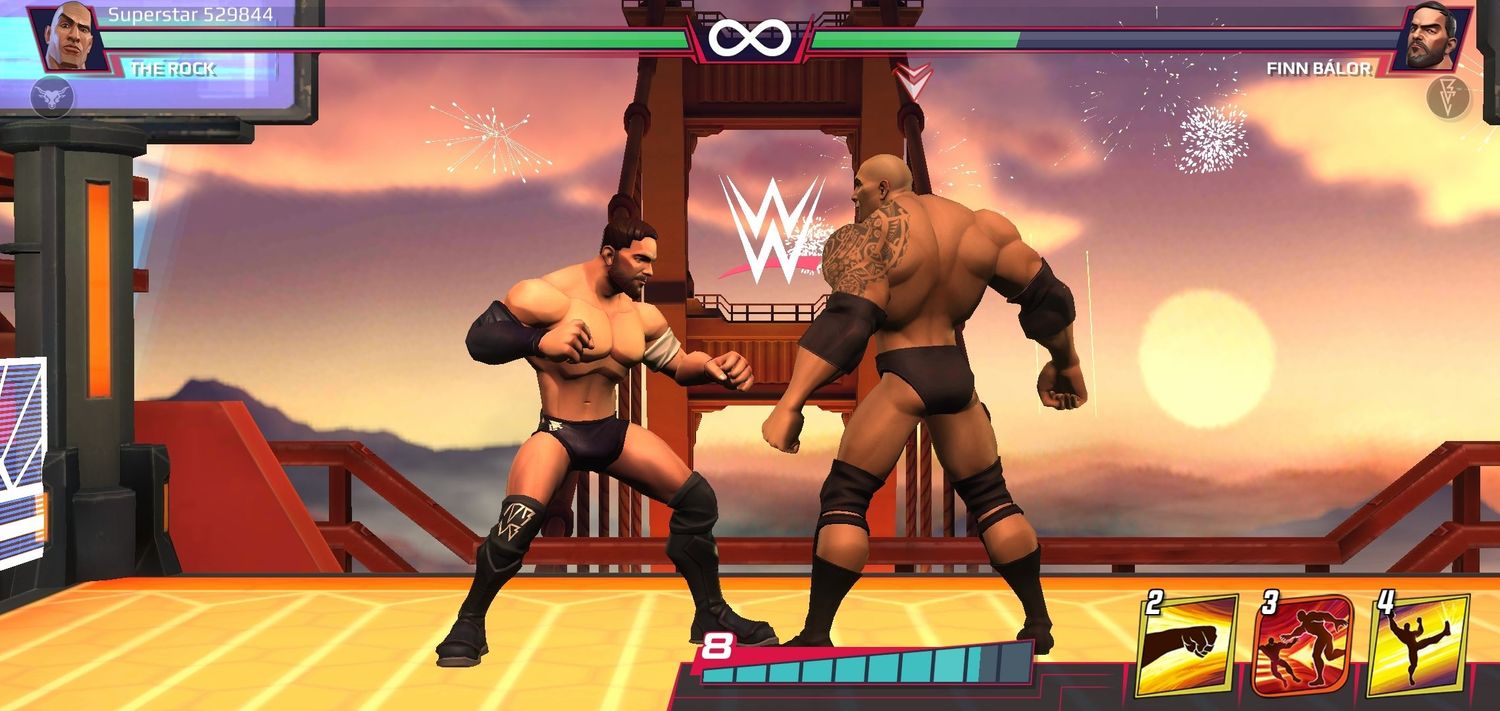Play the red grapple throw card

coord(1302,645)
